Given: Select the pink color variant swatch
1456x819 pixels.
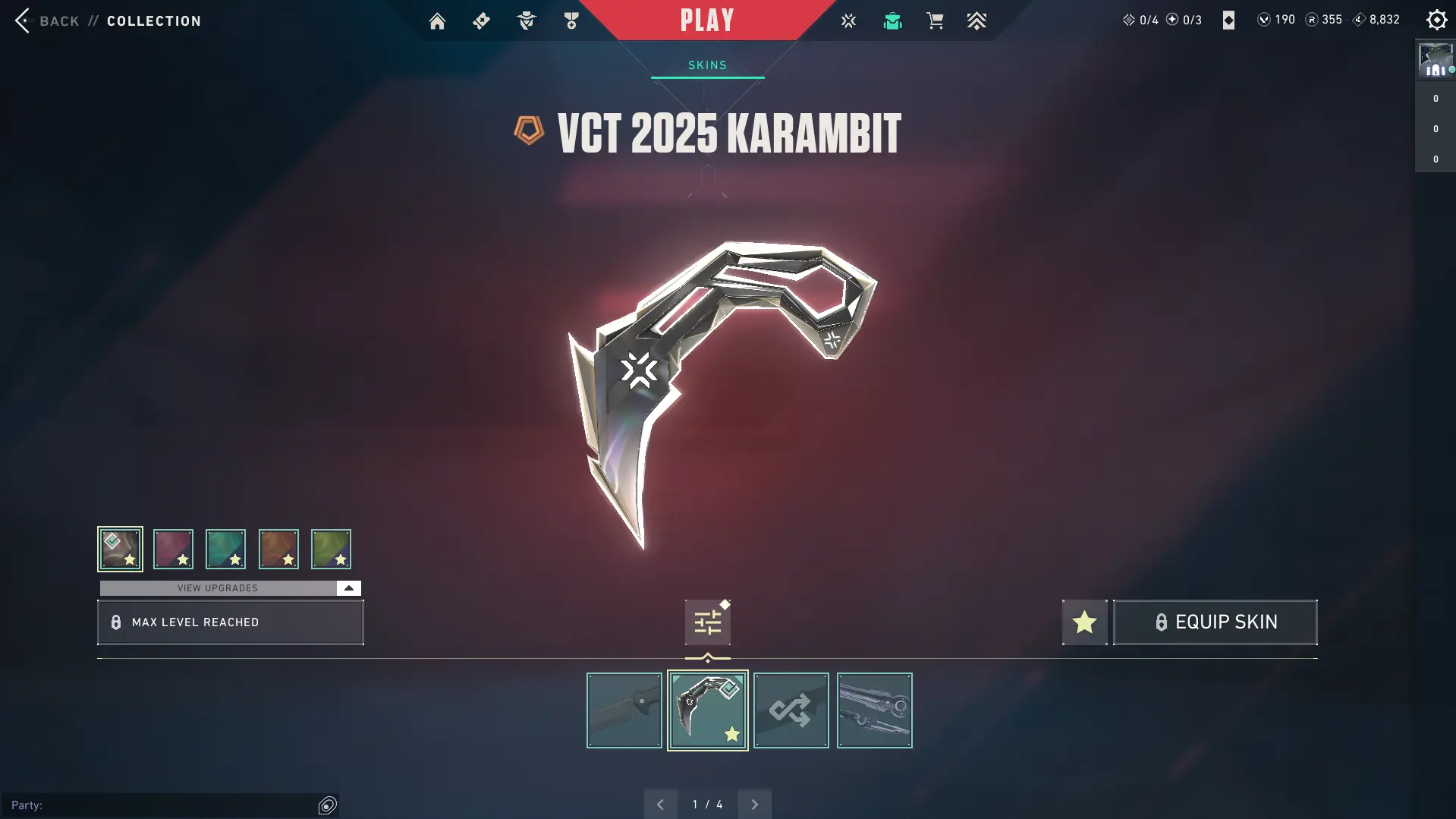Looking at the screenshot, I should [172, 549].
